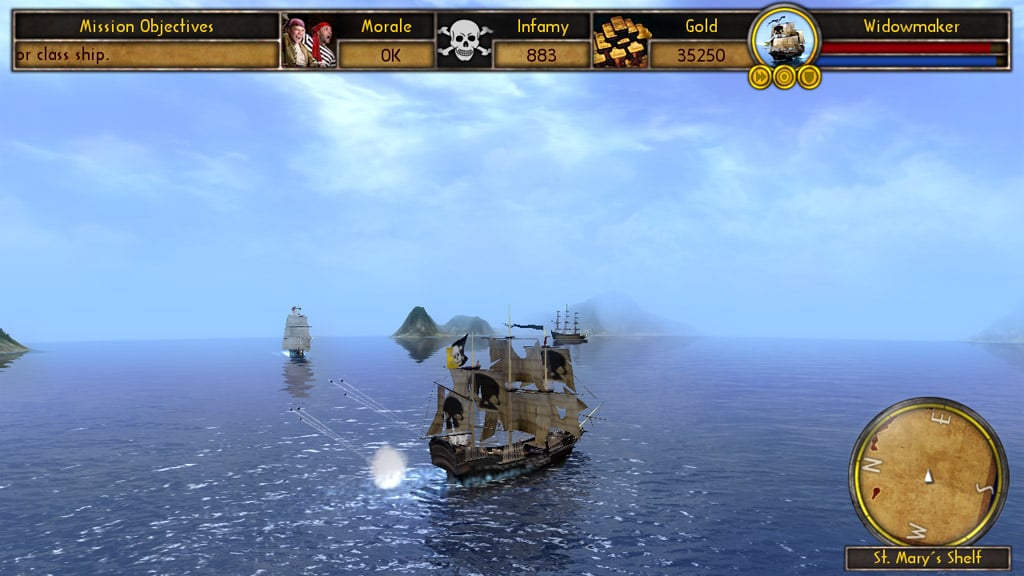The width and height of the screenshot is (1024, 576).
Task: Activate the fast-forward button under ship portrait
Action: 760,77
